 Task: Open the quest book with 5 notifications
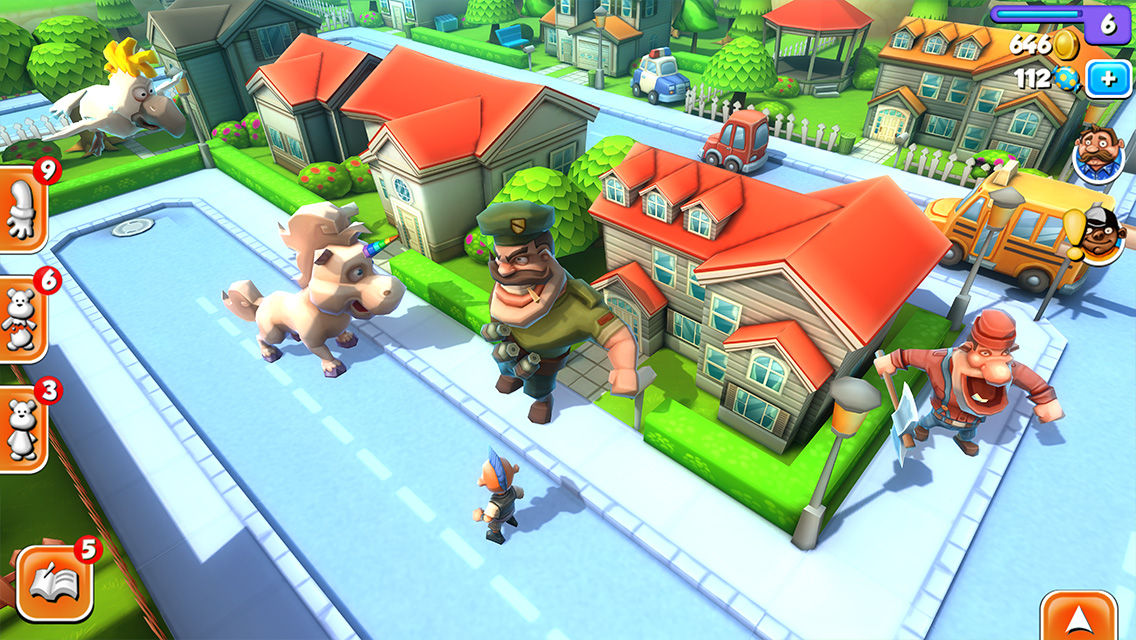[x=54, y=583]
